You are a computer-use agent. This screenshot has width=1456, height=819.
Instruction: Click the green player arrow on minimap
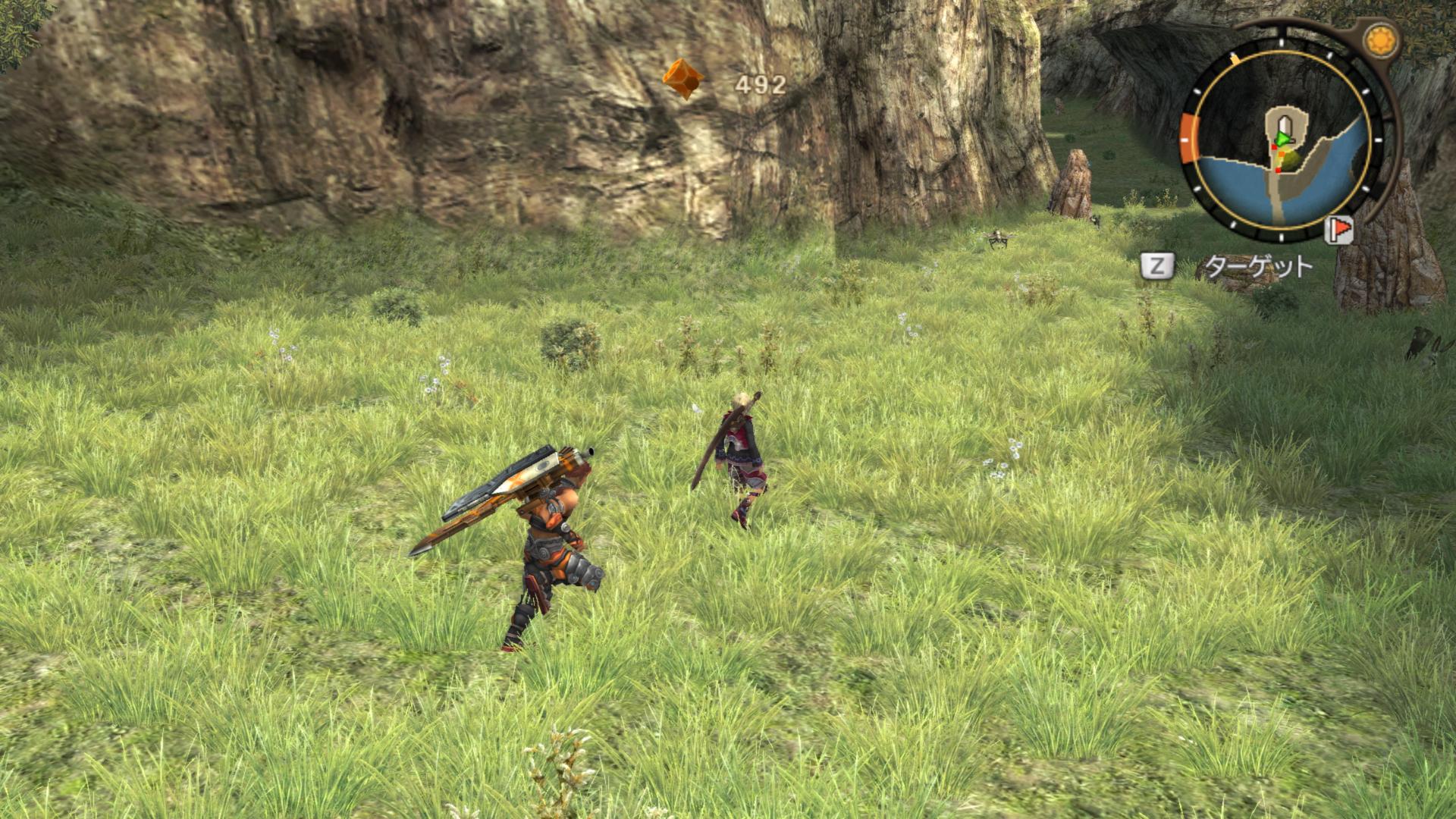[1281, 139]
